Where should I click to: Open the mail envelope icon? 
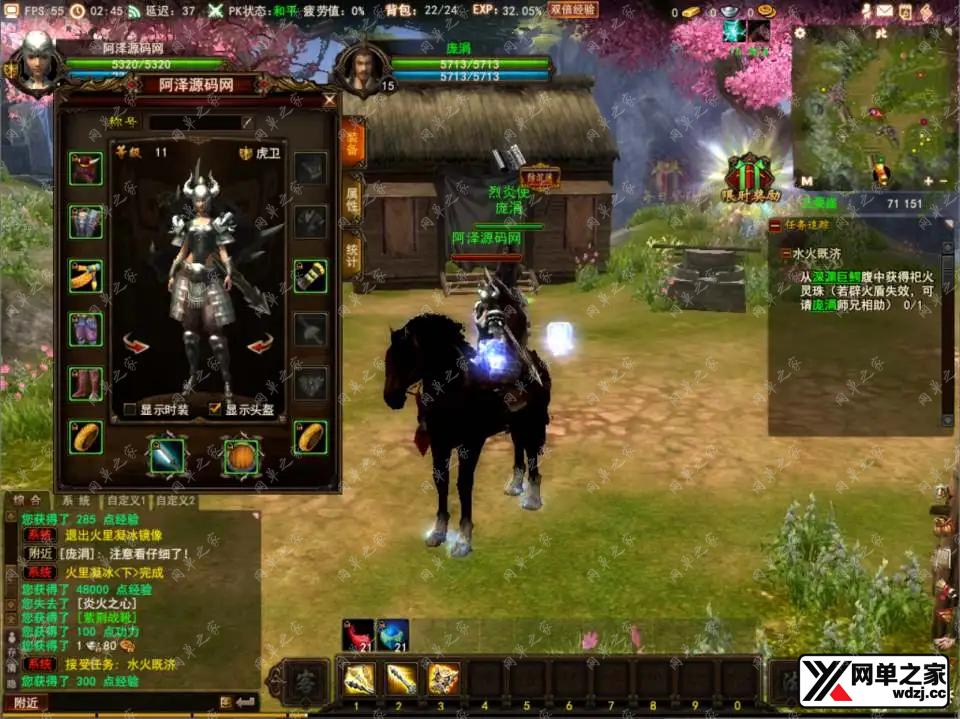pos(885,11)
